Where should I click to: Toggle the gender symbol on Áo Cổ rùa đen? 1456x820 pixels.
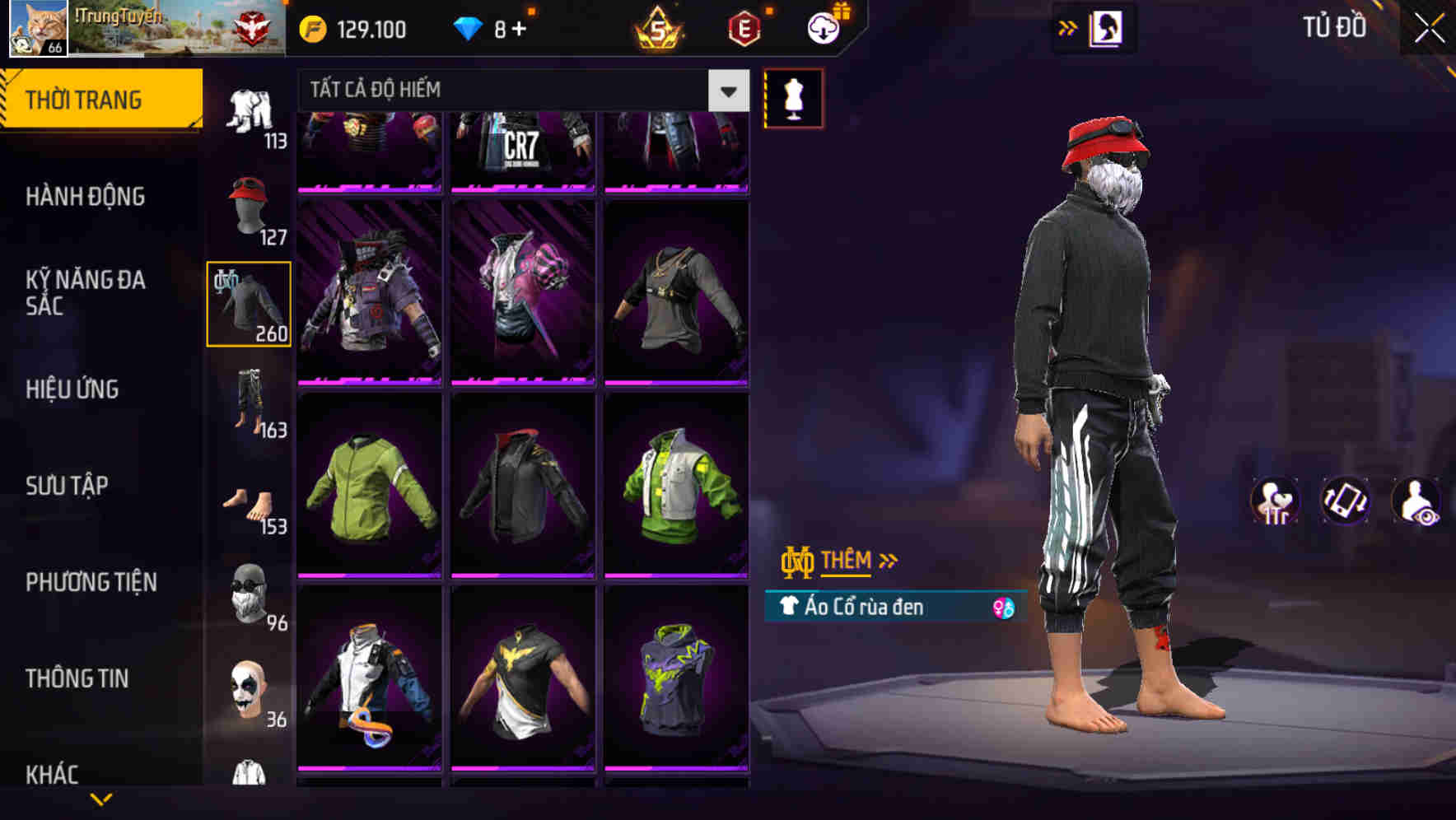pyautogui.click(x=1004, y=609)
